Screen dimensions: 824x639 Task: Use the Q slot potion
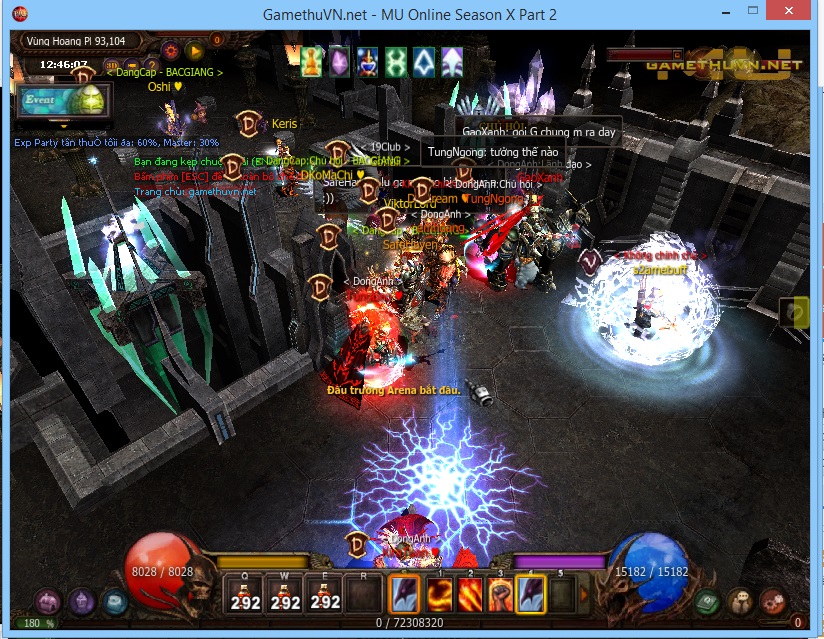[246, 594]
